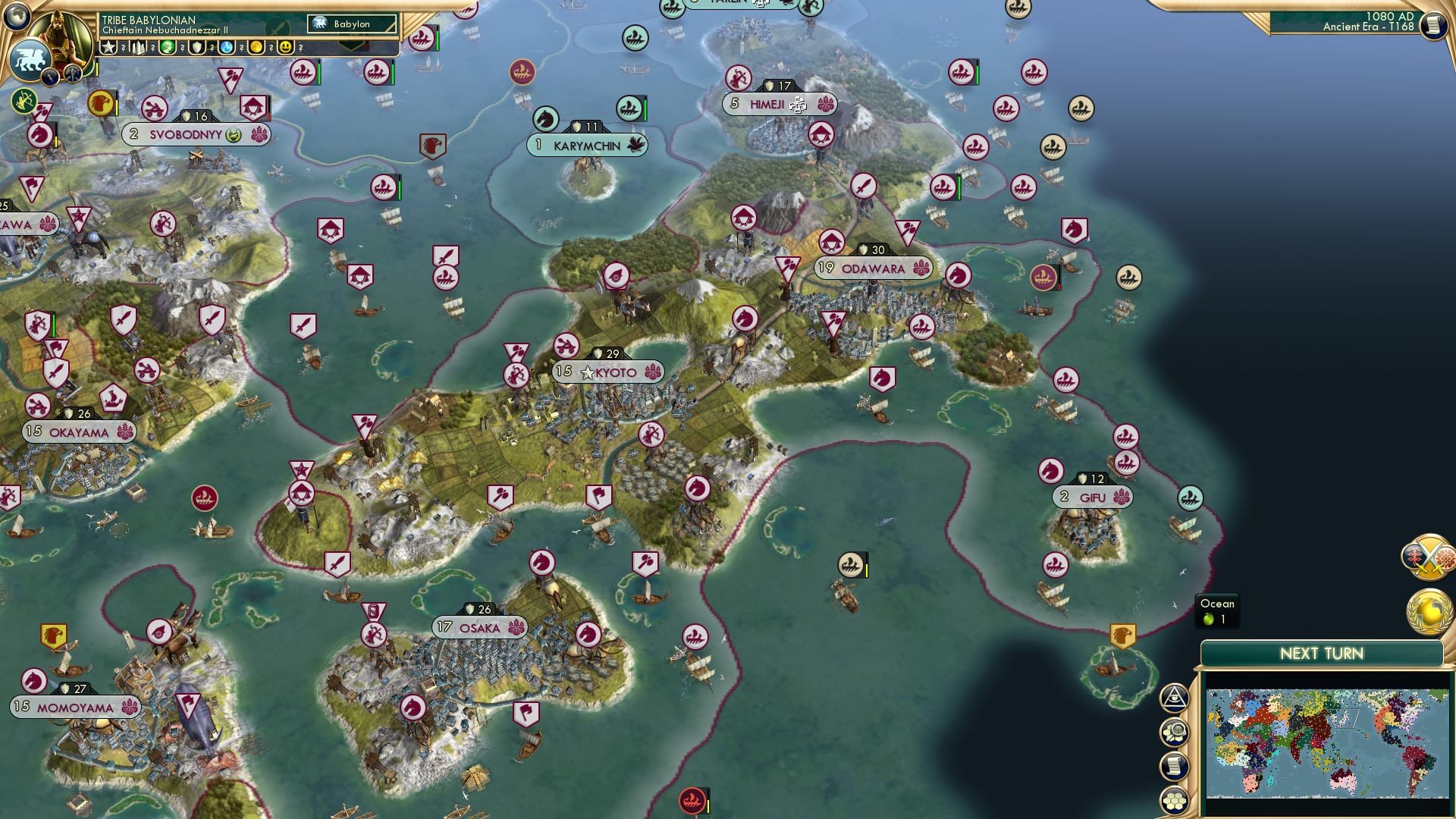Open the diplomacy globe medallion icon
This screenshot has width=1456, height=819.
(x=1430, y=611)
